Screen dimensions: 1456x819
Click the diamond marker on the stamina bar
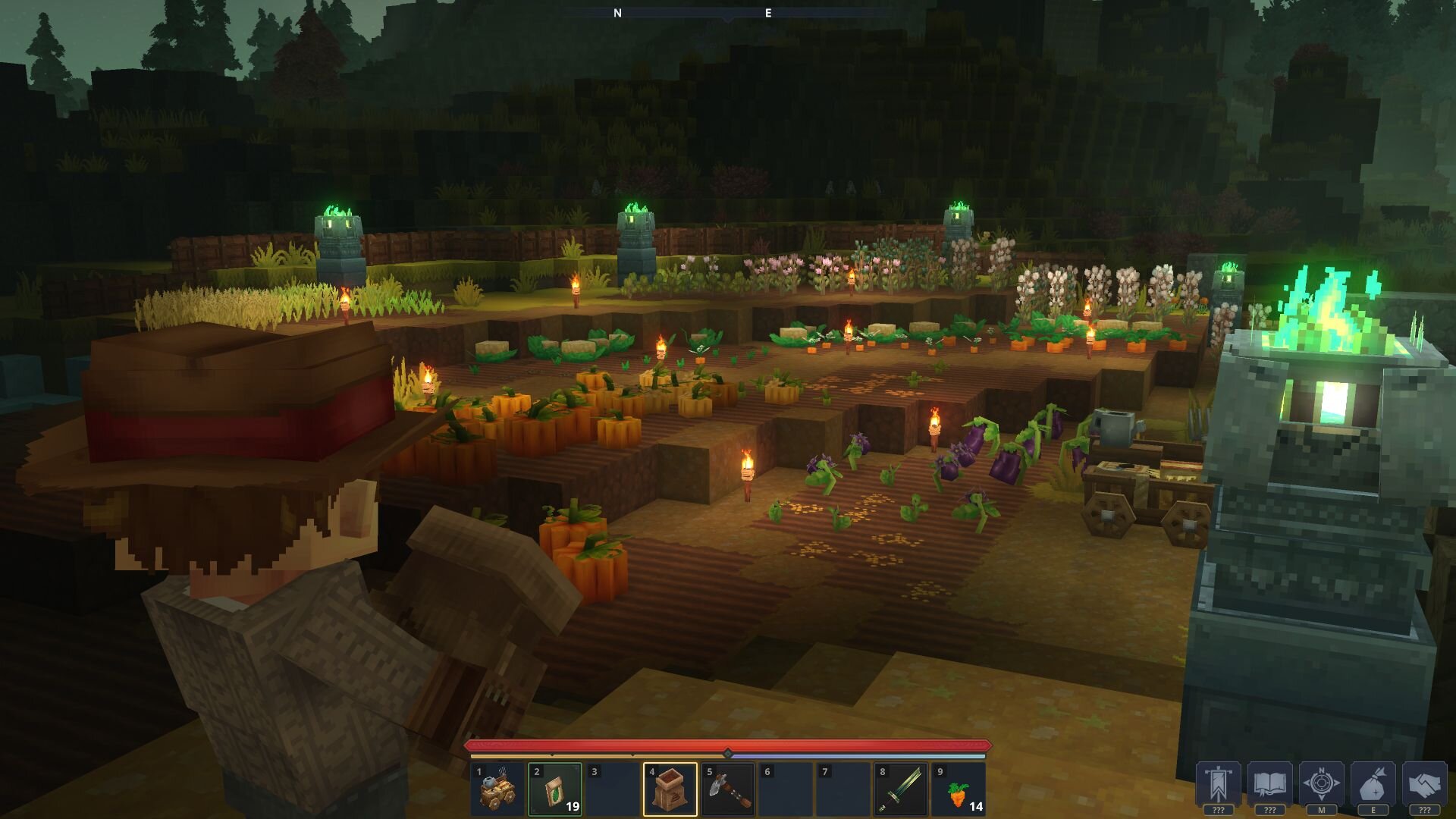coord(728,753)
